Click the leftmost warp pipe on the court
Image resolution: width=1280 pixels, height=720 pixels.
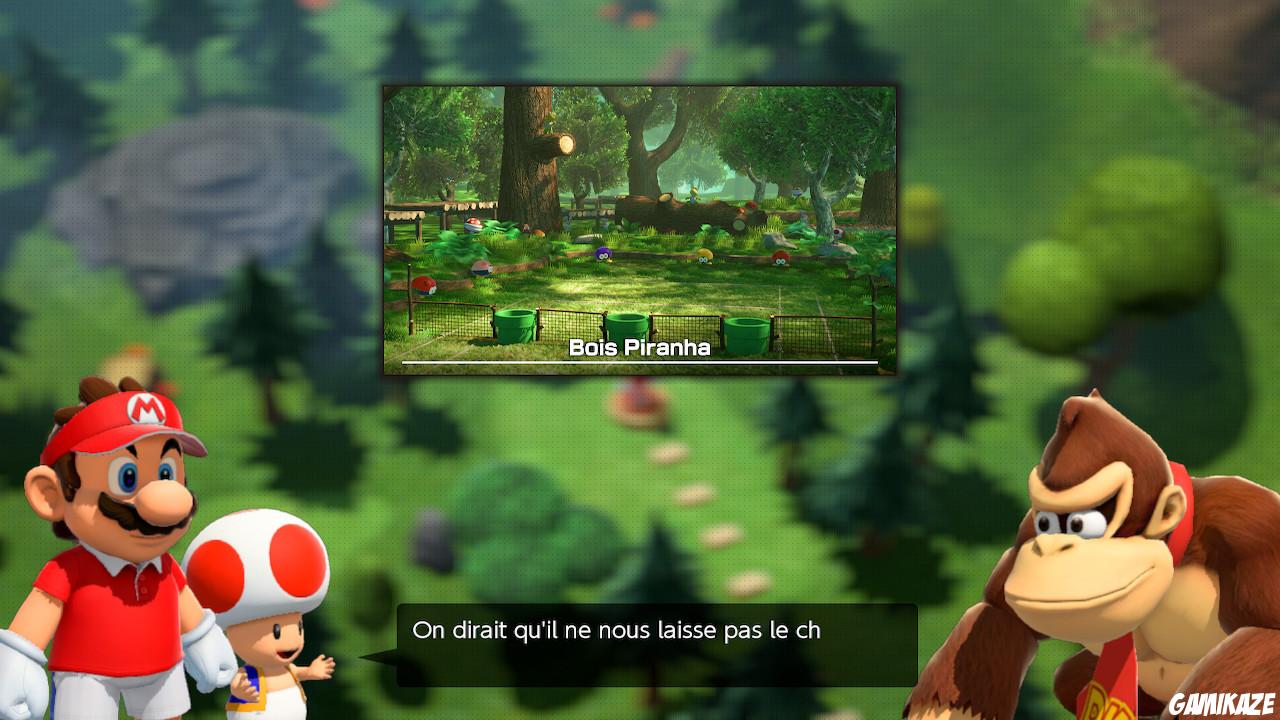(x=513, y=323)
